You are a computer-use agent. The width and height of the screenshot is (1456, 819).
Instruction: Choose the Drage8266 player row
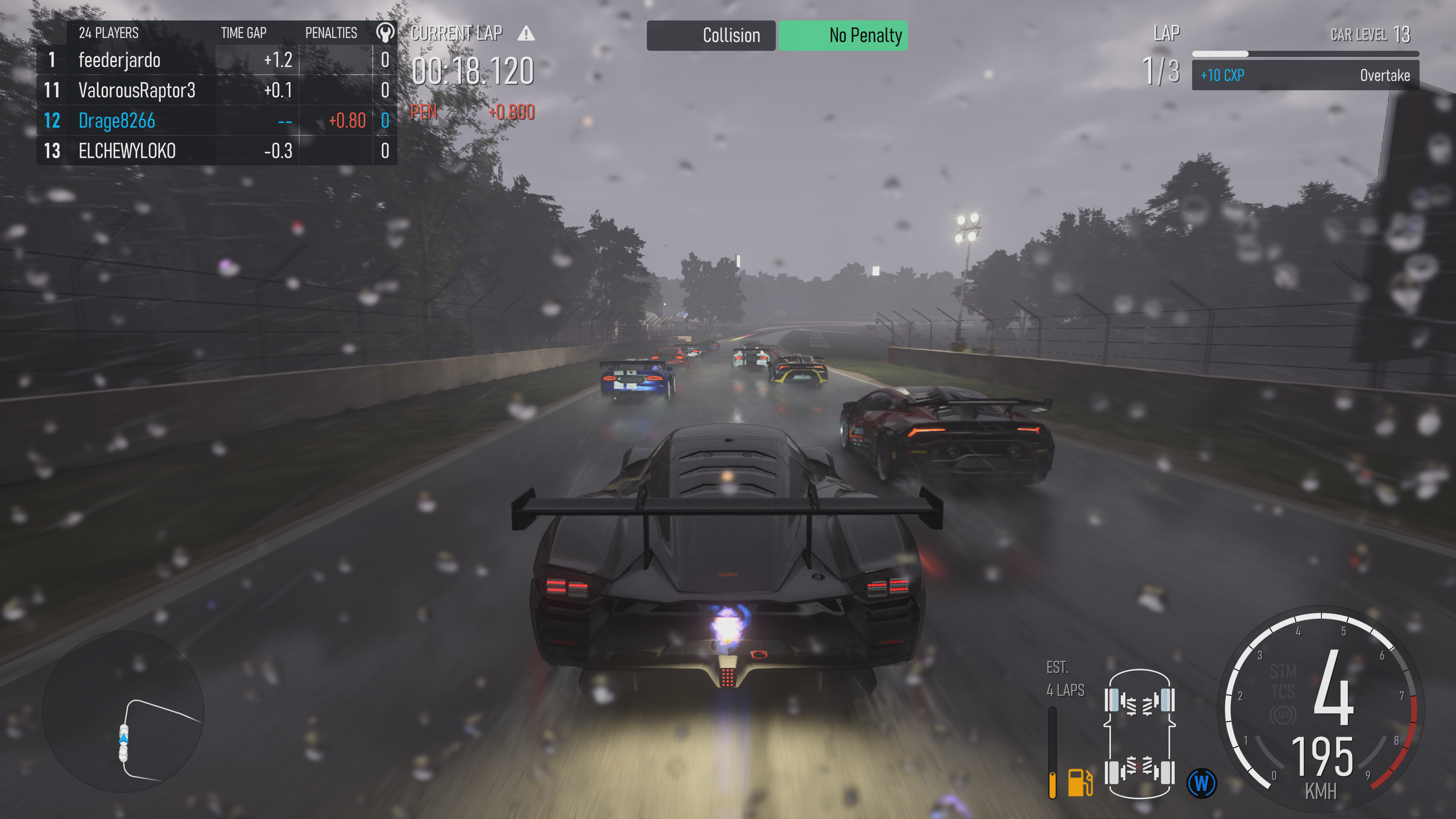click(217, 121)
